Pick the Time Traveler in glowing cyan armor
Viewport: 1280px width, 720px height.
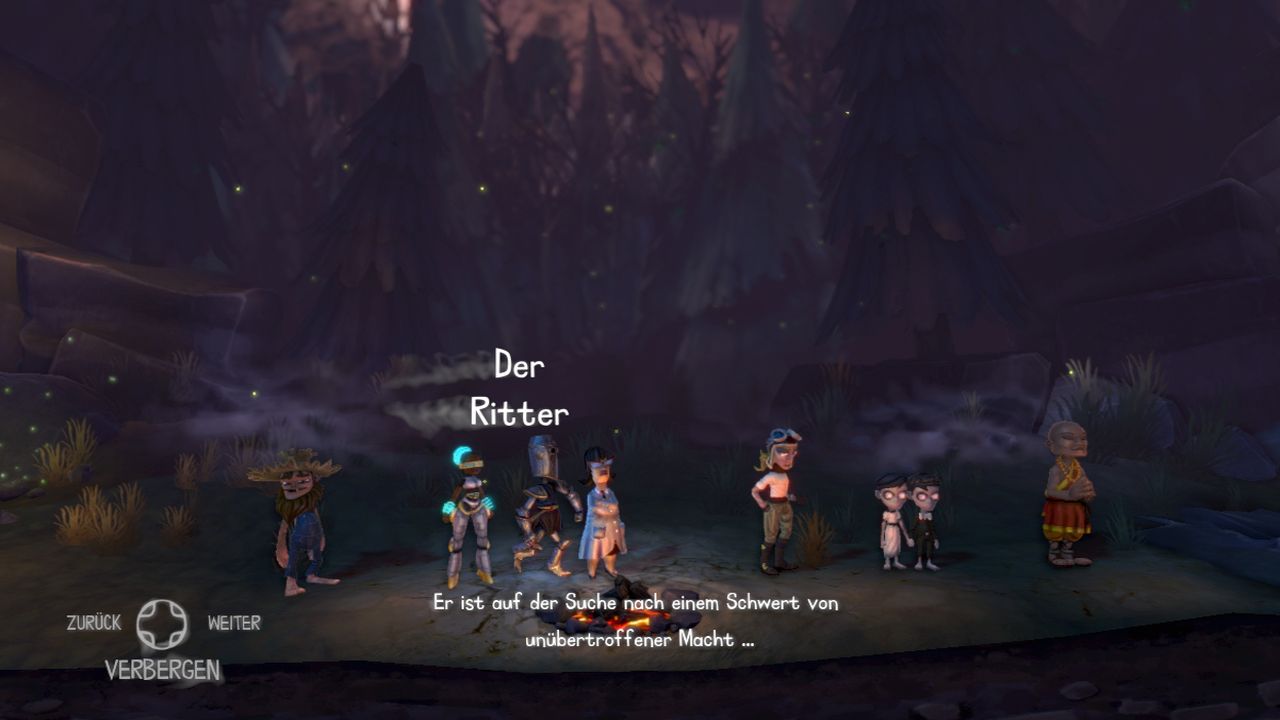[x=467, y=512]
